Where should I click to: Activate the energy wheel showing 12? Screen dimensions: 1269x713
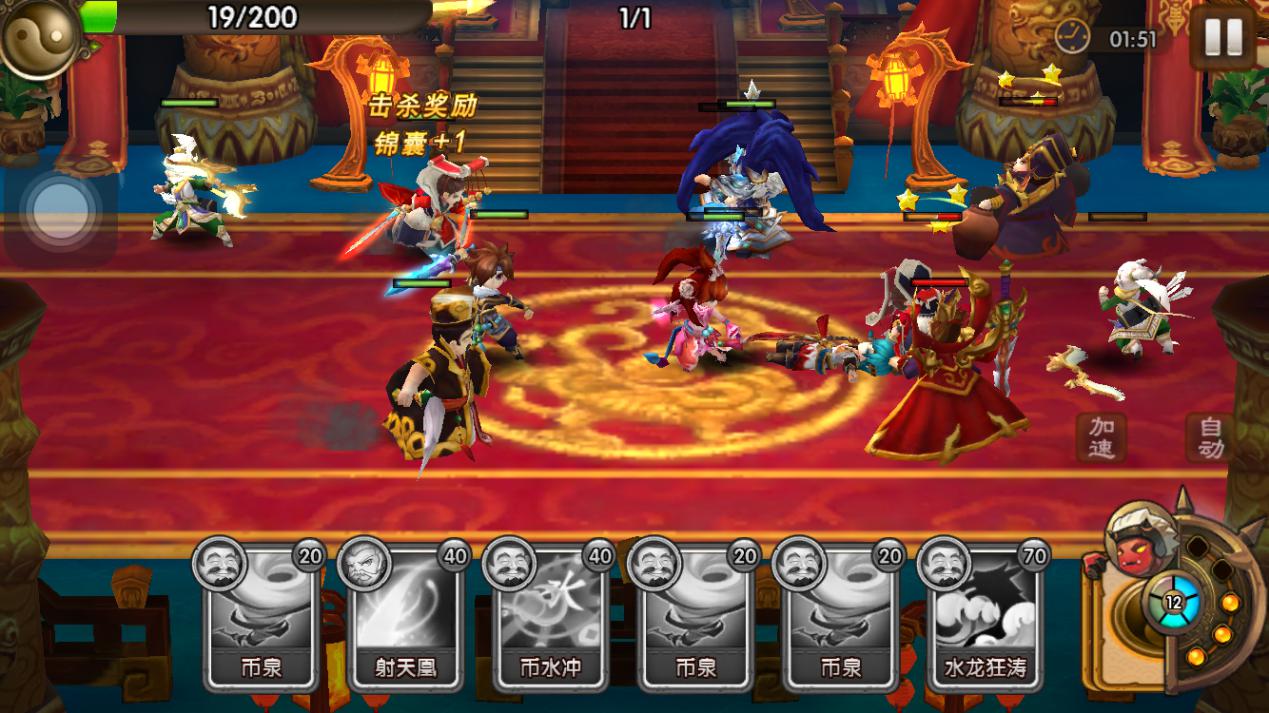click(1172, 602)
